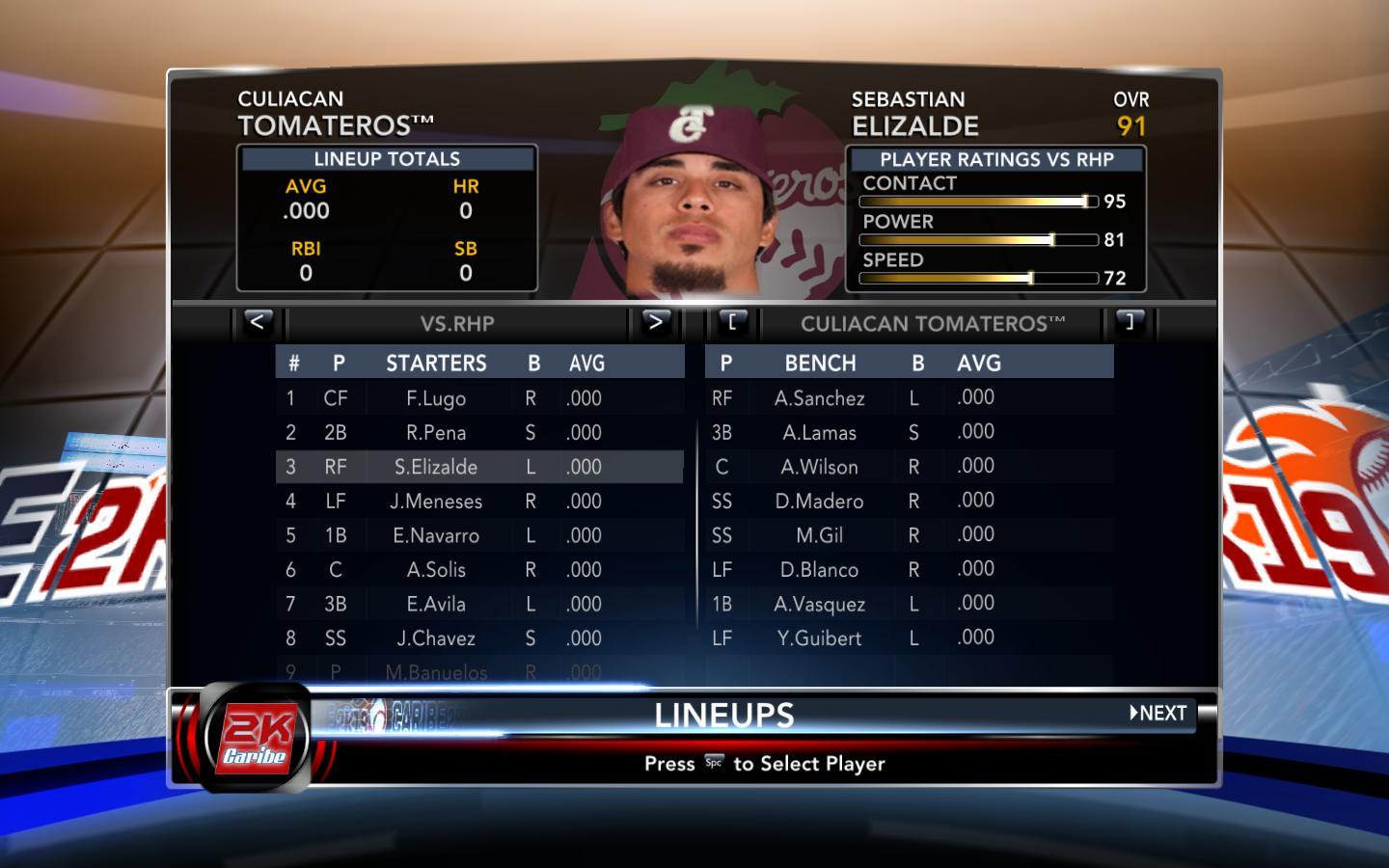This screenshot has width=1389, height=868.
Task: Pick left fielder J.Meneses
Action: [x=436, y=502]
